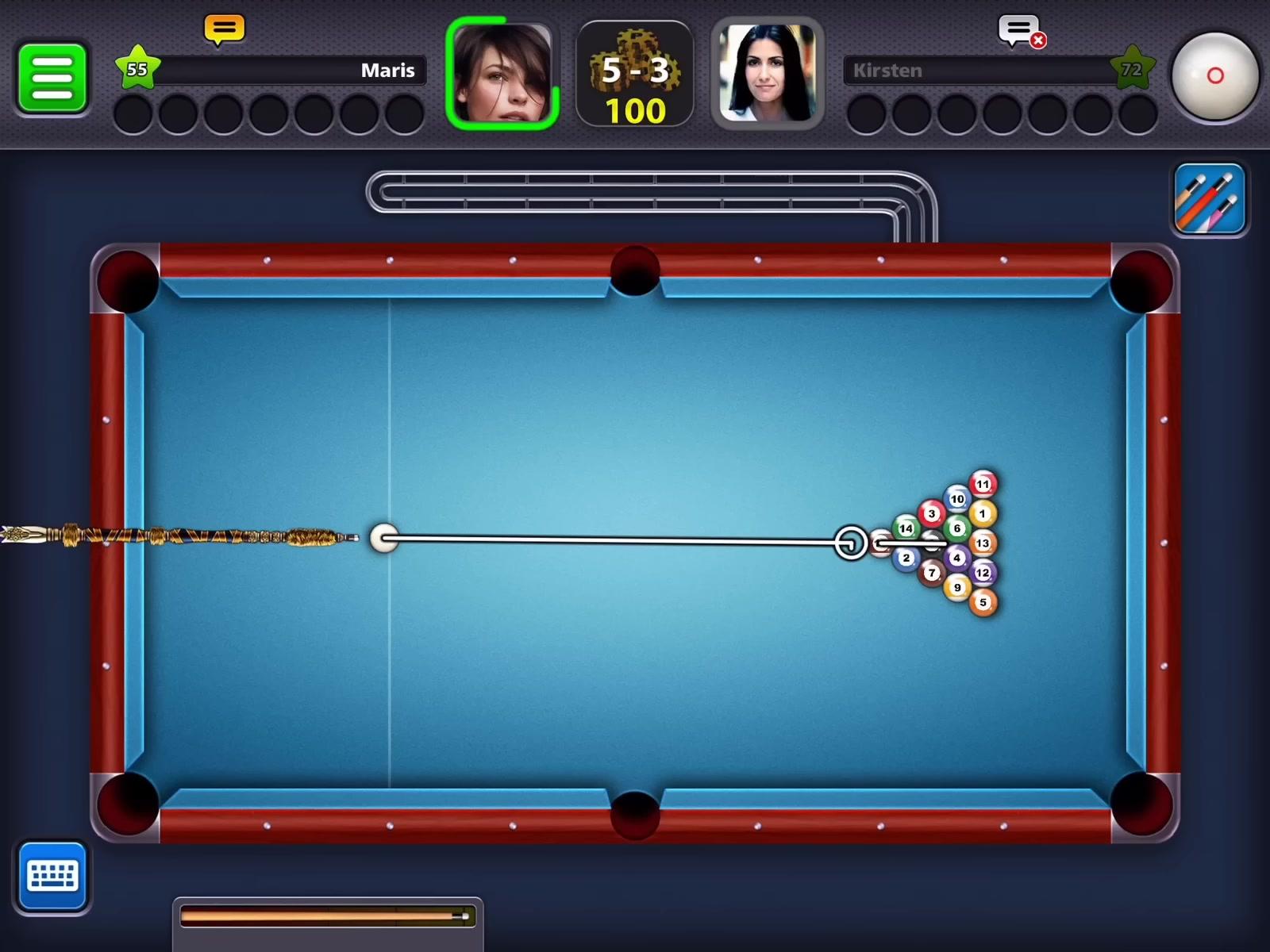Select Maris's level 55 star badge
The width and height of the screenshot is (1270, 952).
click(x=139, y=67)
